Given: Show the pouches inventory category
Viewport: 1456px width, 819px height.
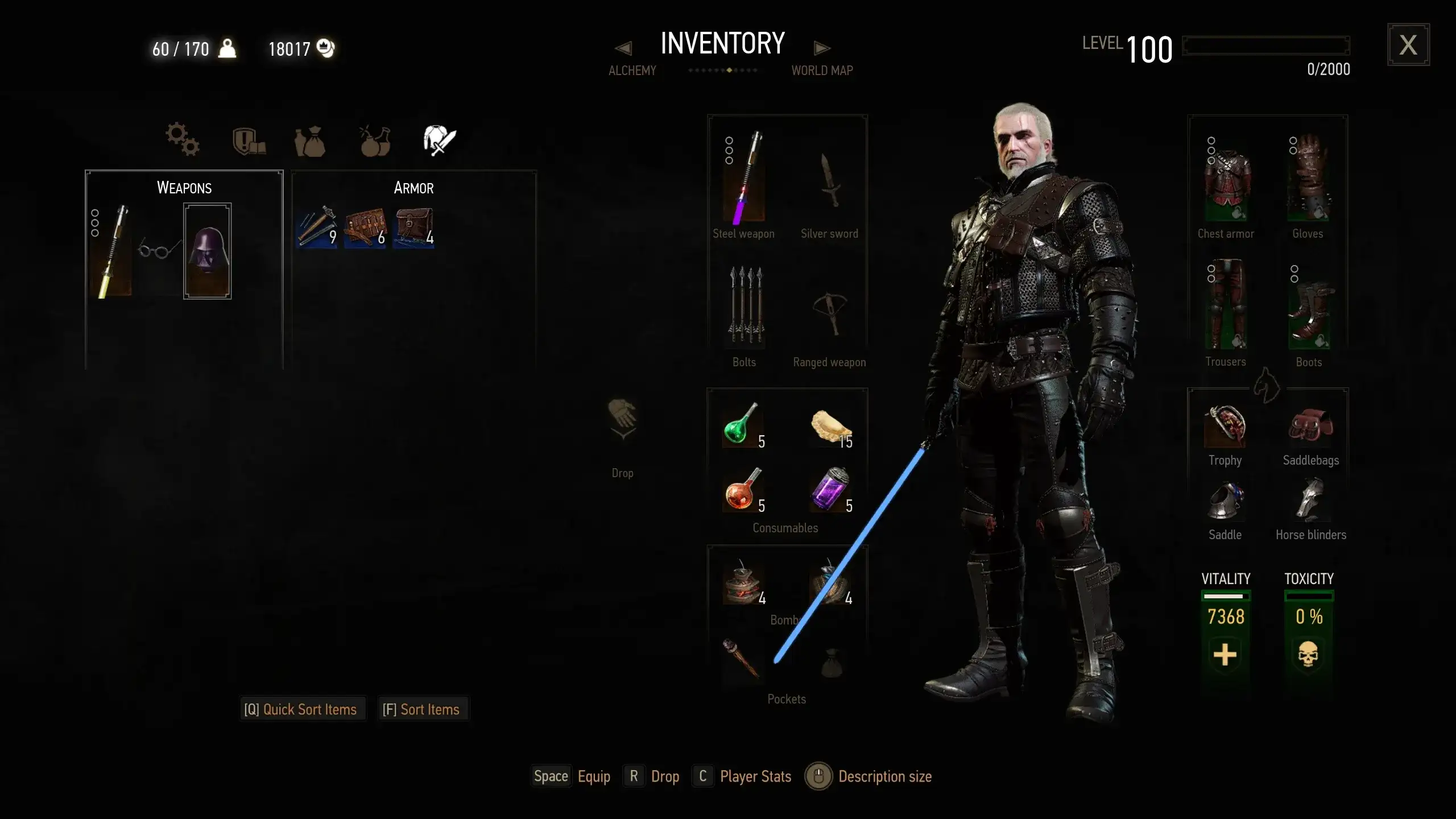Looking at the screenshot, I should coord(310,141).
